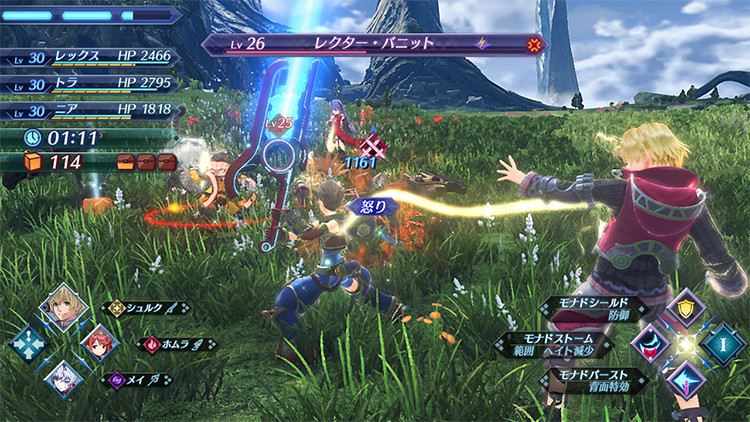Image resolution: width=750 pixels, height=422 pixels.
Task: Select Shulk's blade portrait
Action: pyautogui.click(x=62, y=307)
